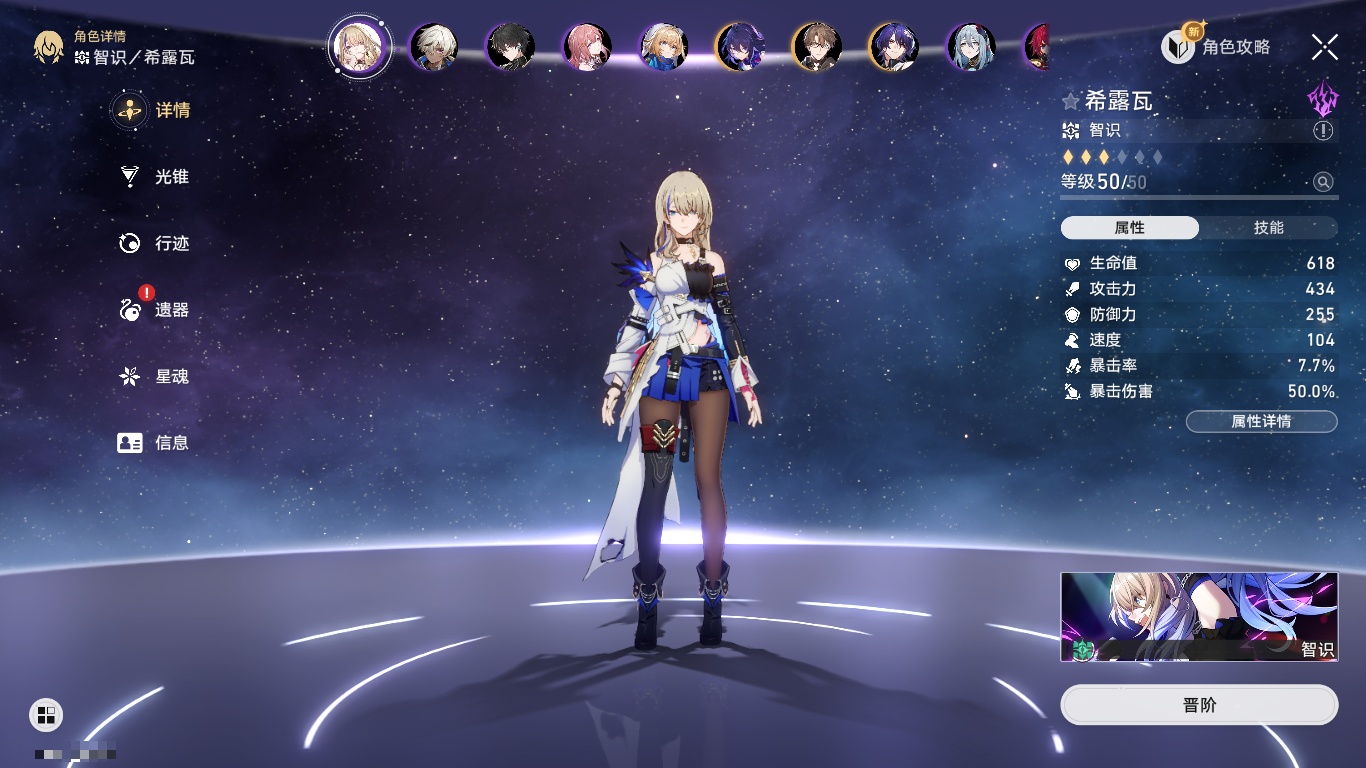The height and width of the screenshot is (768, 1366).
Task: Open the four-square grid menu button
Action: [x=46, y=714]
